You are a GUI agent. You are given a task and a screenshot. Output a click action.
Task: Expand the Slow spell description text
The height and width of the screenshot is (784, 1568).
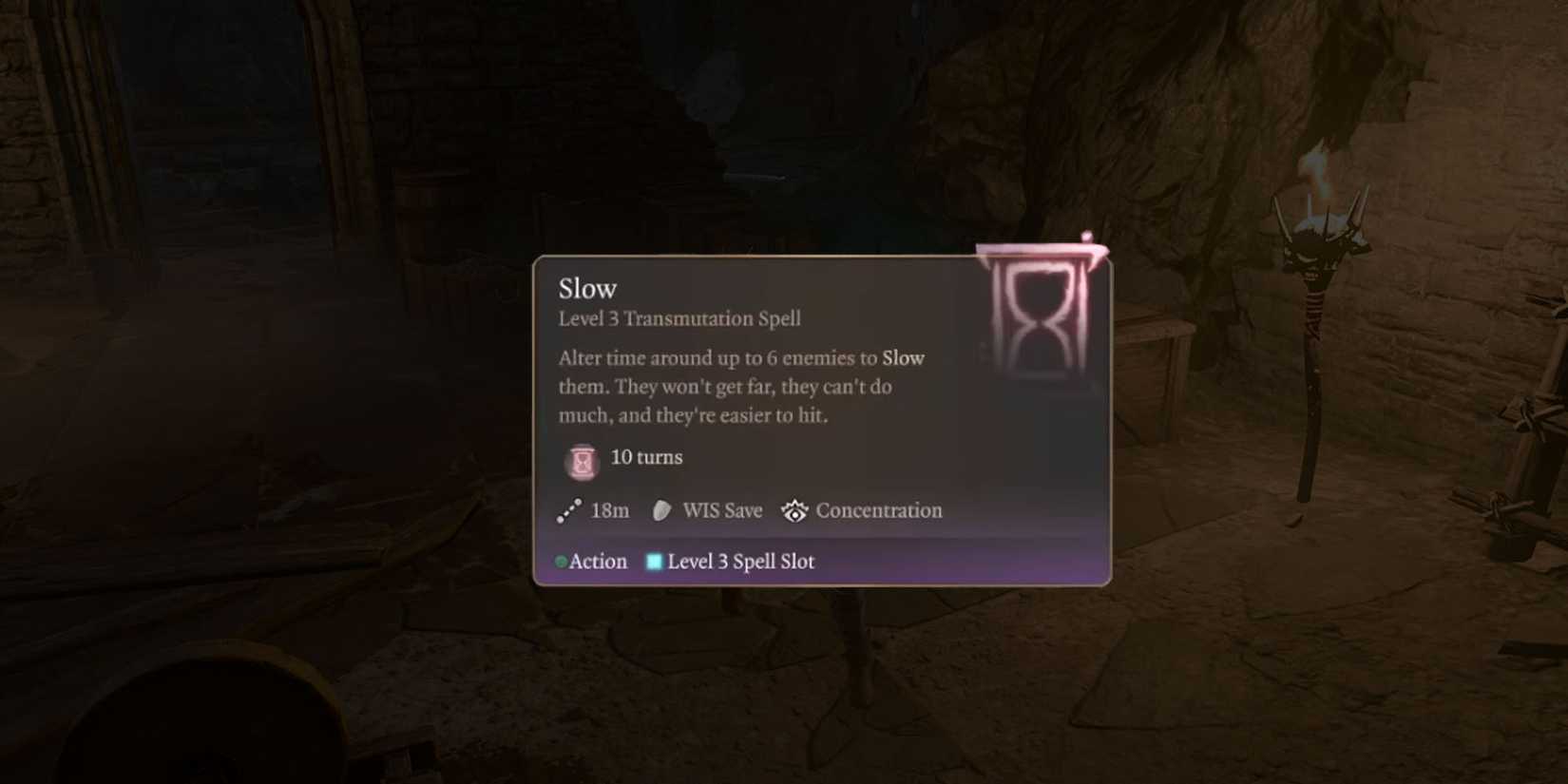point(739,386)
